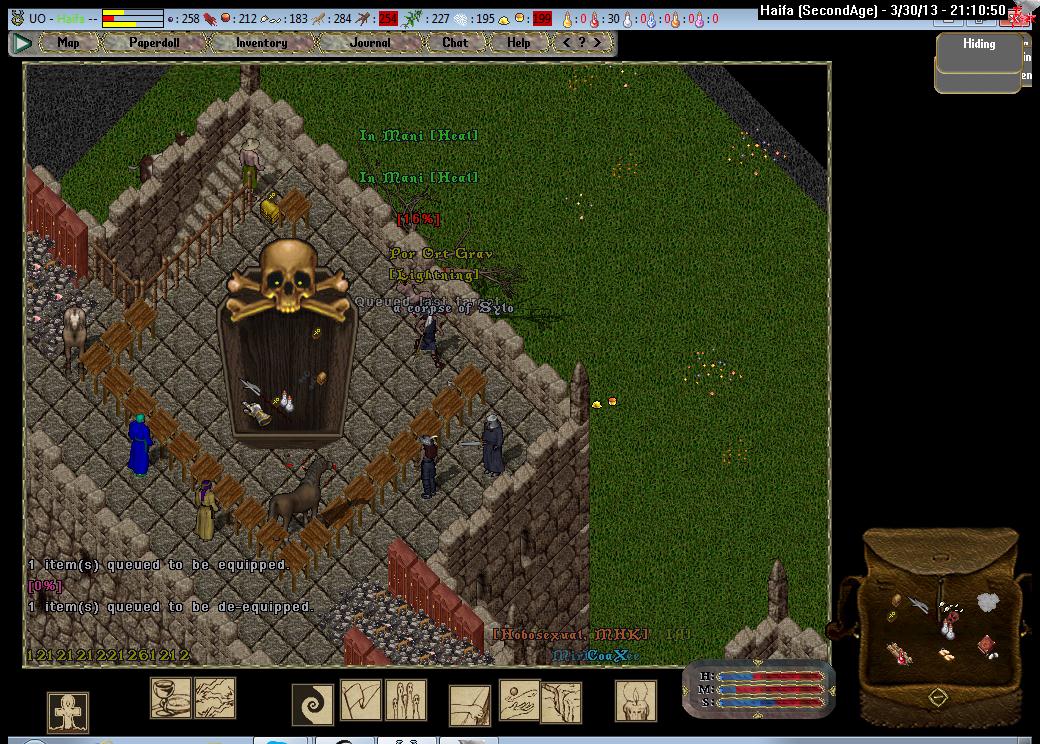Activate the black spiral skill icon

[x=312, y=704]
